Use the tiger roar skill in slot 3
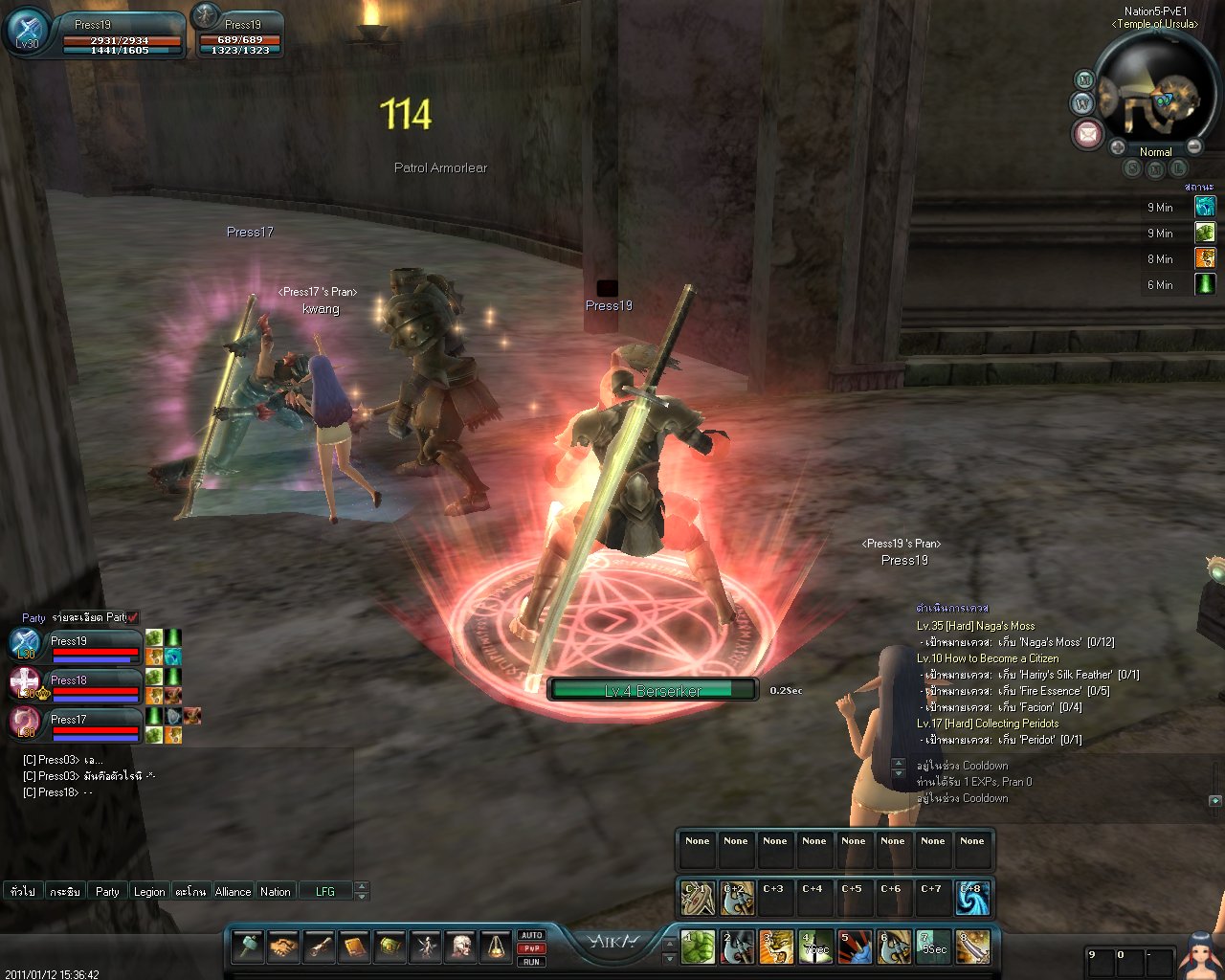1225x980 pixels. coord(776,947)
